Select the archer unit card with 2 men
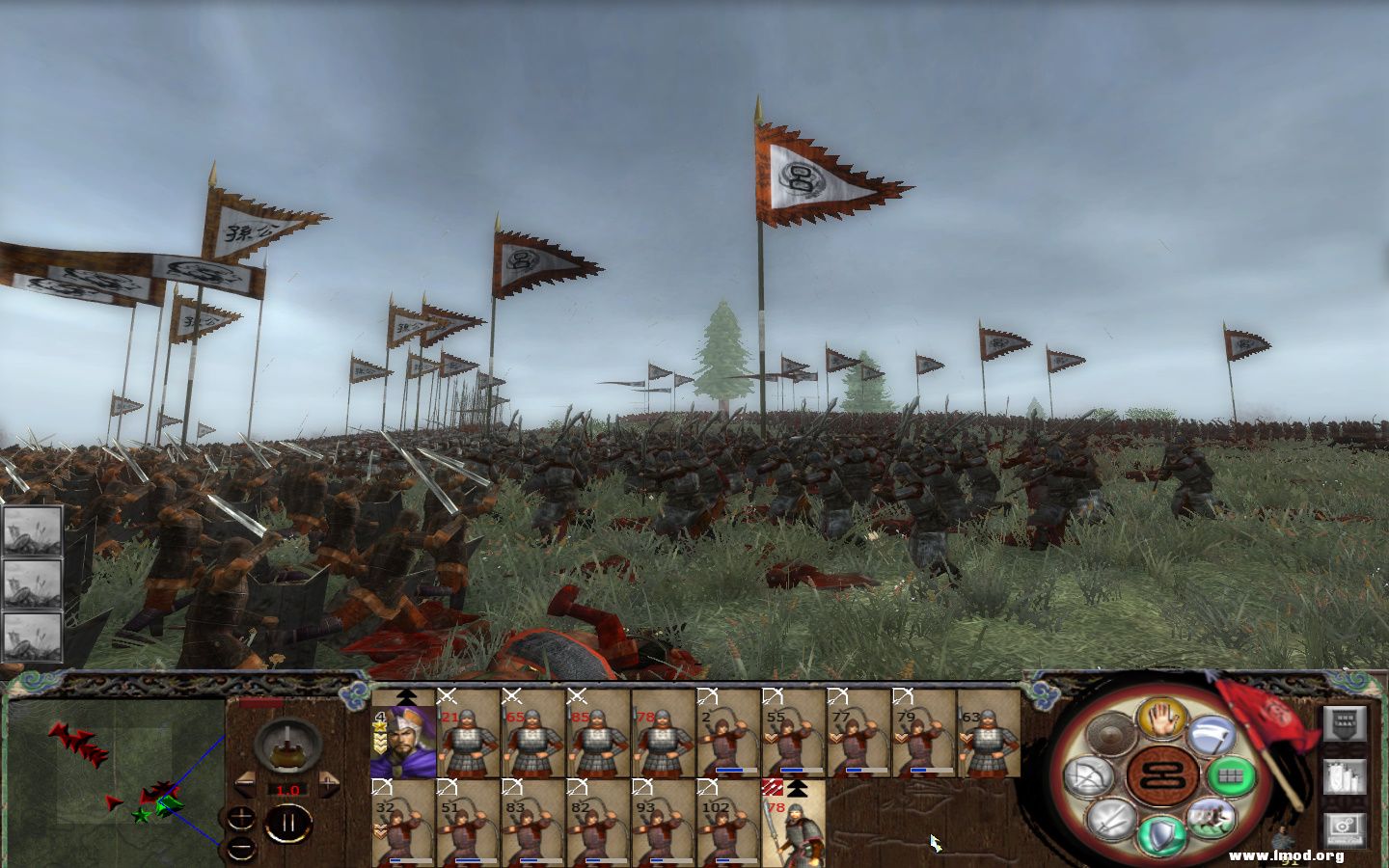The width and height of the screenshot is (1389, 868). pos(727,733)
